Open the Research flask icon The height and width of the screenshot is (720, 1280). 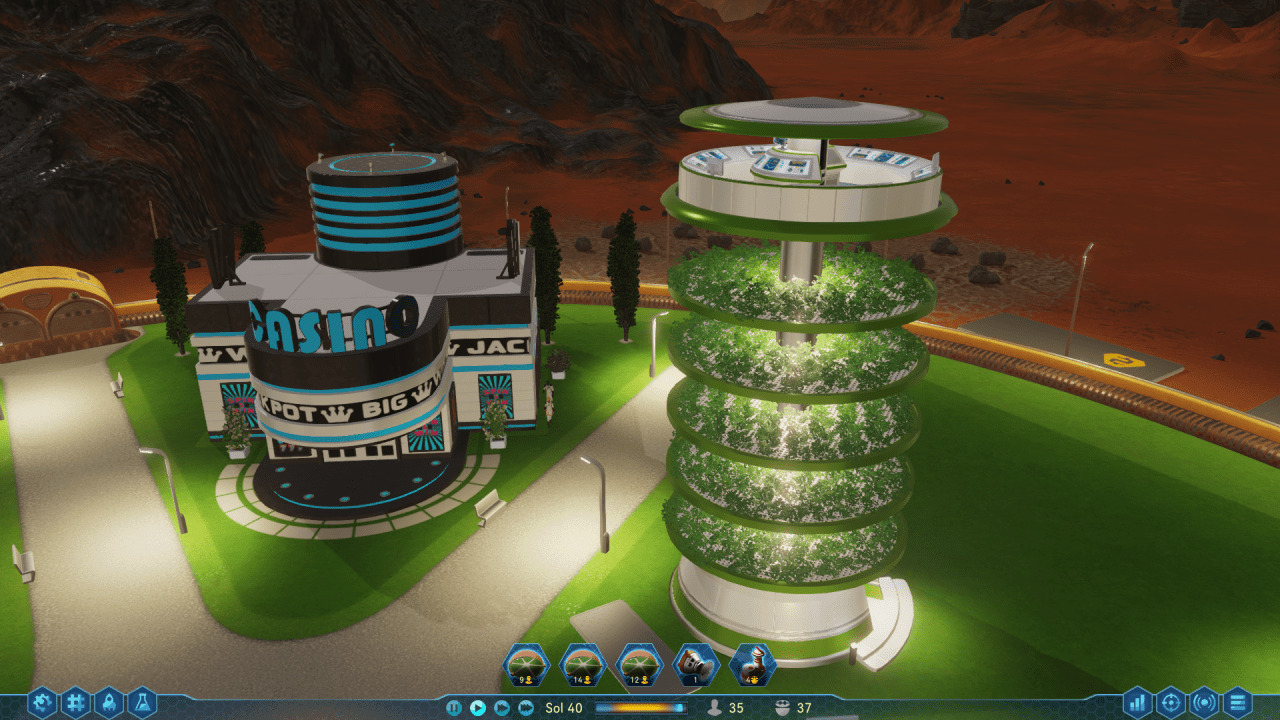point(144,700)
